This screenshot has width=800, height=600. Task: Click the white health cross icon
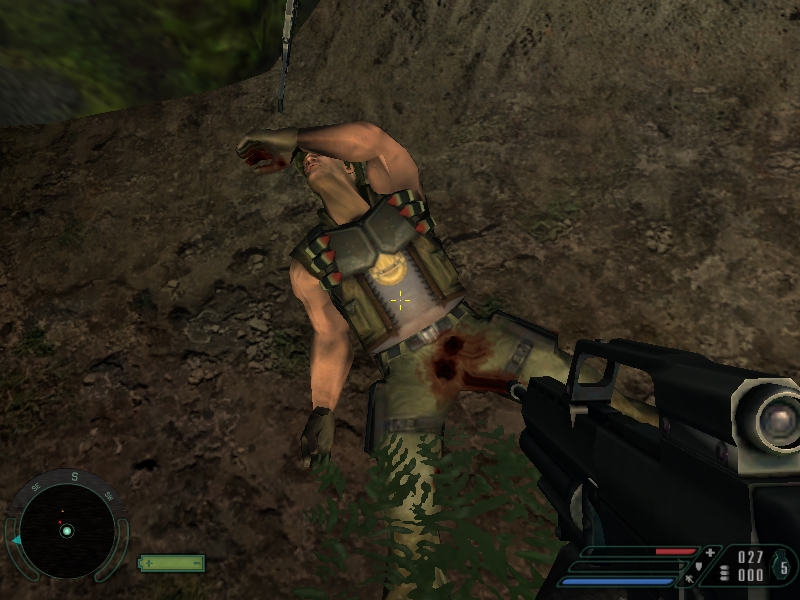tap(710, 552)
